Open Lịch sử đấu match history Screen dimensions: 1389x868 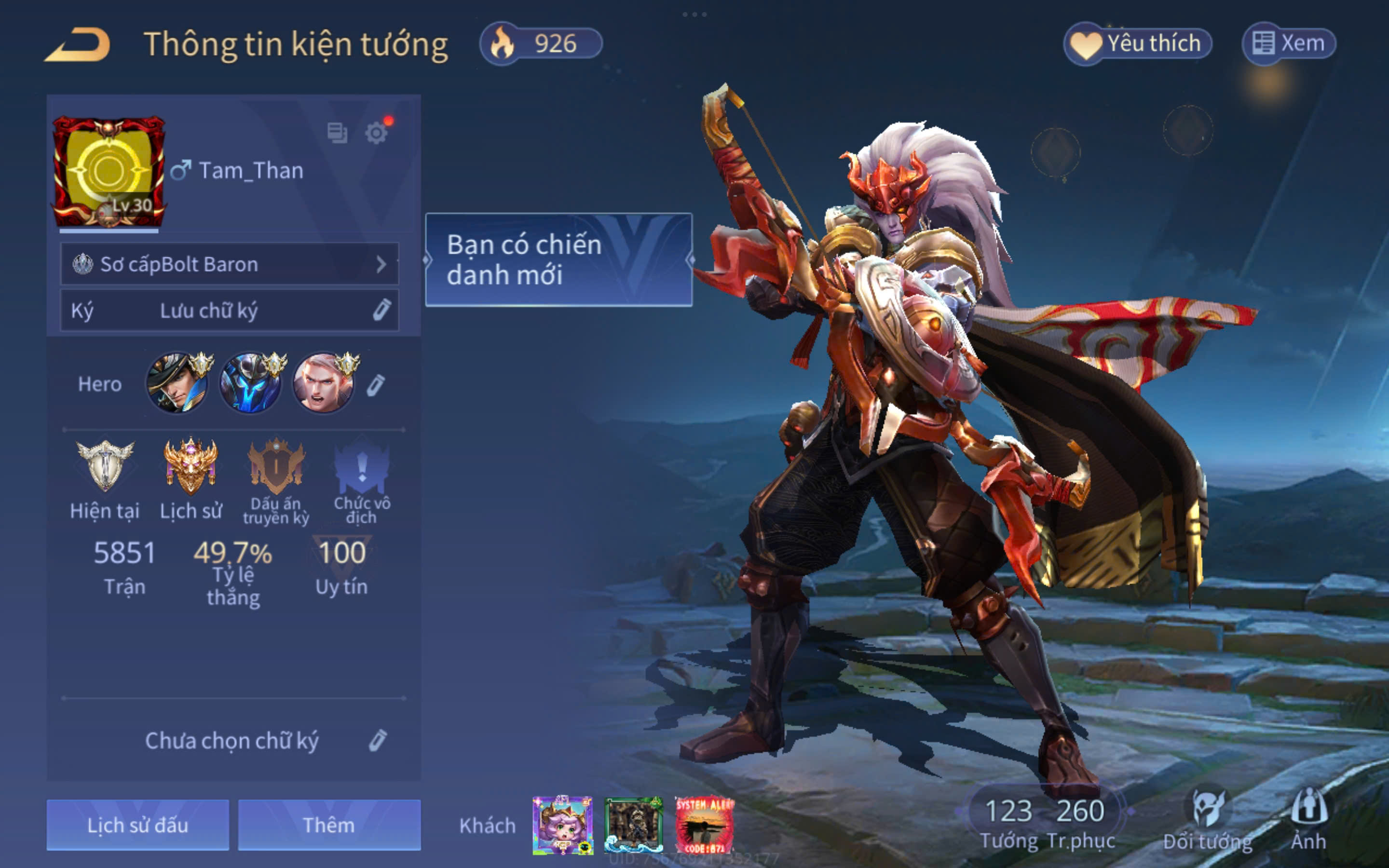(138, 825)
